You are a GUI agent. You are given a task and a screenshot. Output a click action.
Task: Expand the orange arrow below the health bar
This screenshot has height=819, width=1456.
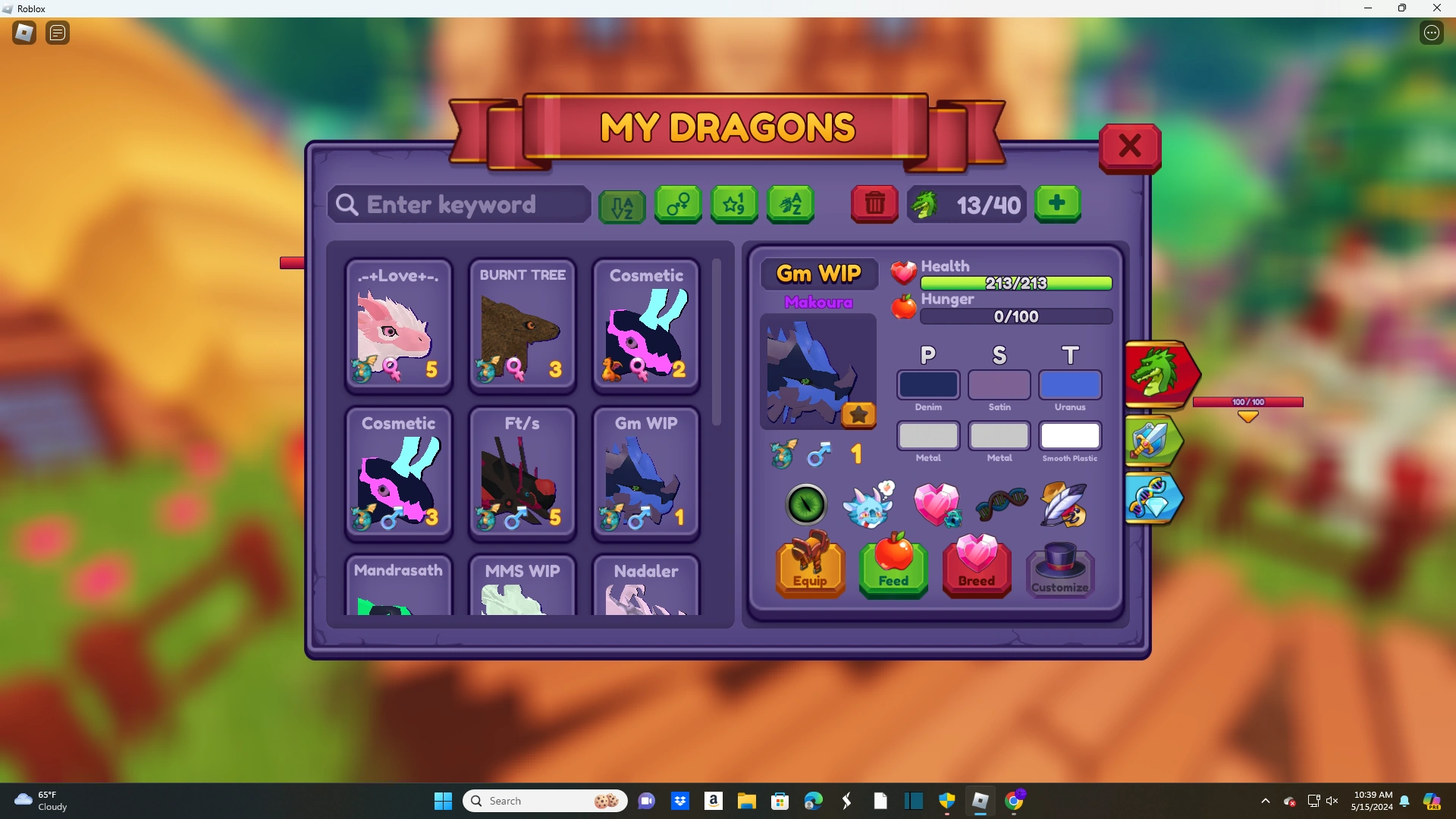(1248, 417)
